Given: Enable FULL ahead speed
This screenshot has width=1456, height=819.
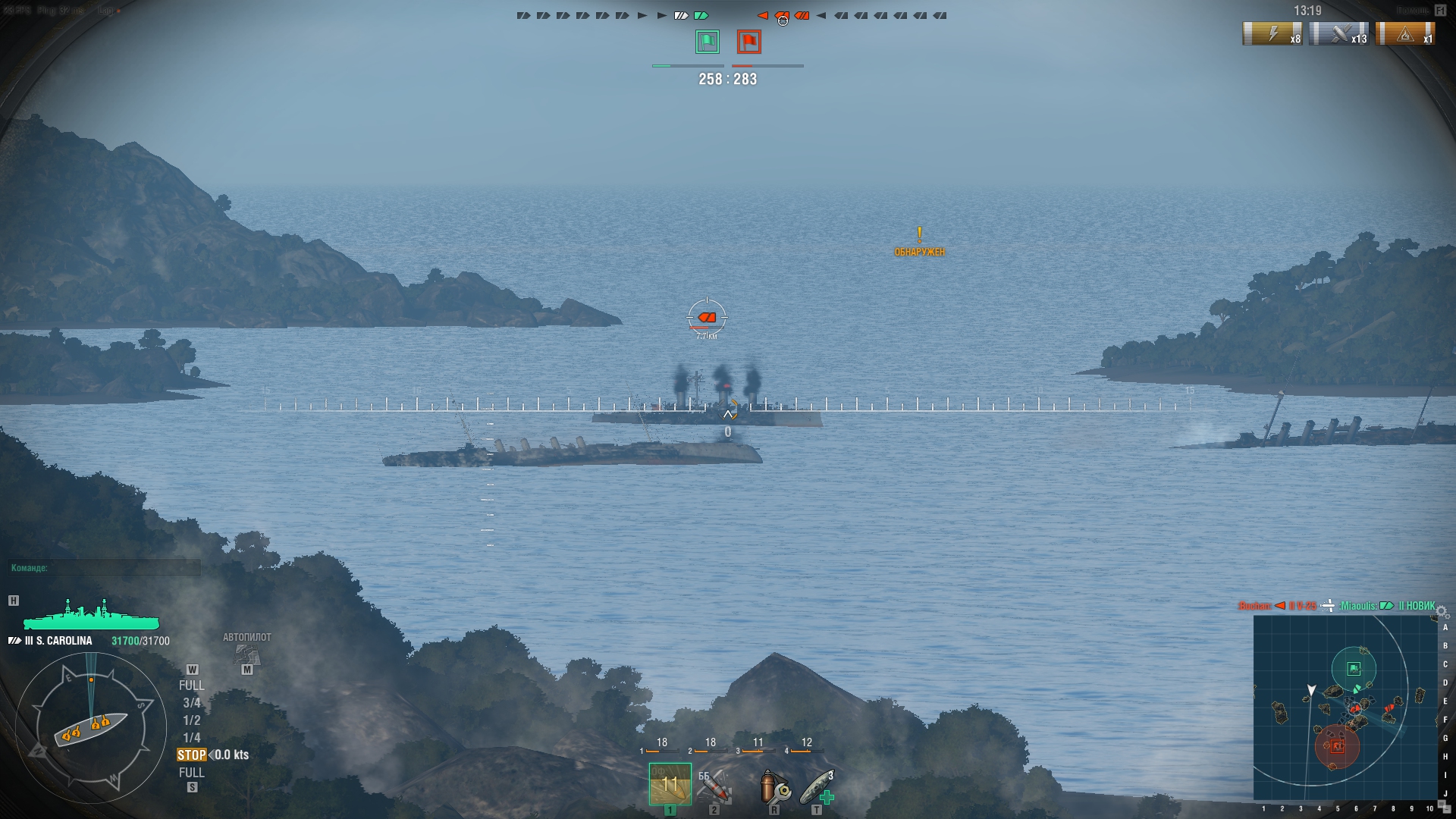Looking at the screenshot, I should pos(193,684).
